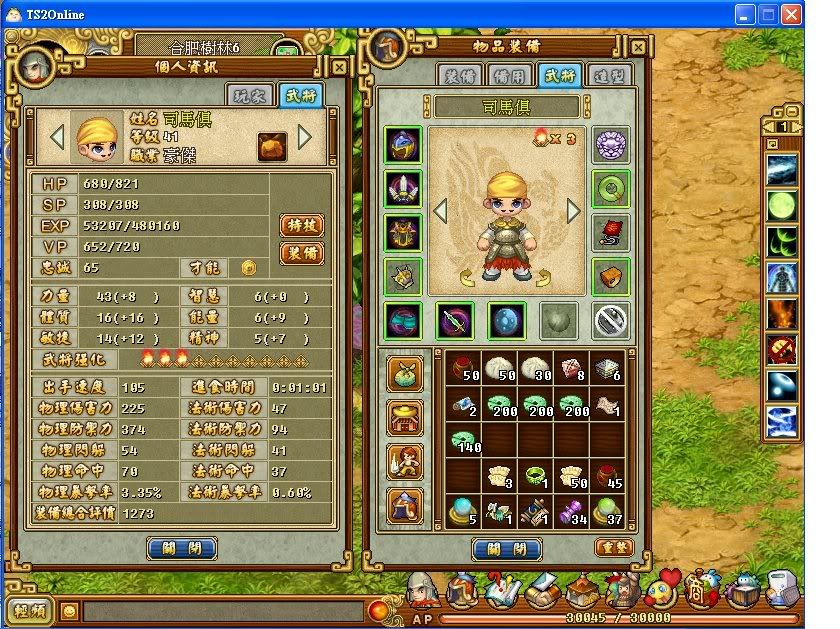The width and height of the screenshot is (840, 629).
Task: Switch to the 備用 spare tab
Action: [x=507, y=76]
